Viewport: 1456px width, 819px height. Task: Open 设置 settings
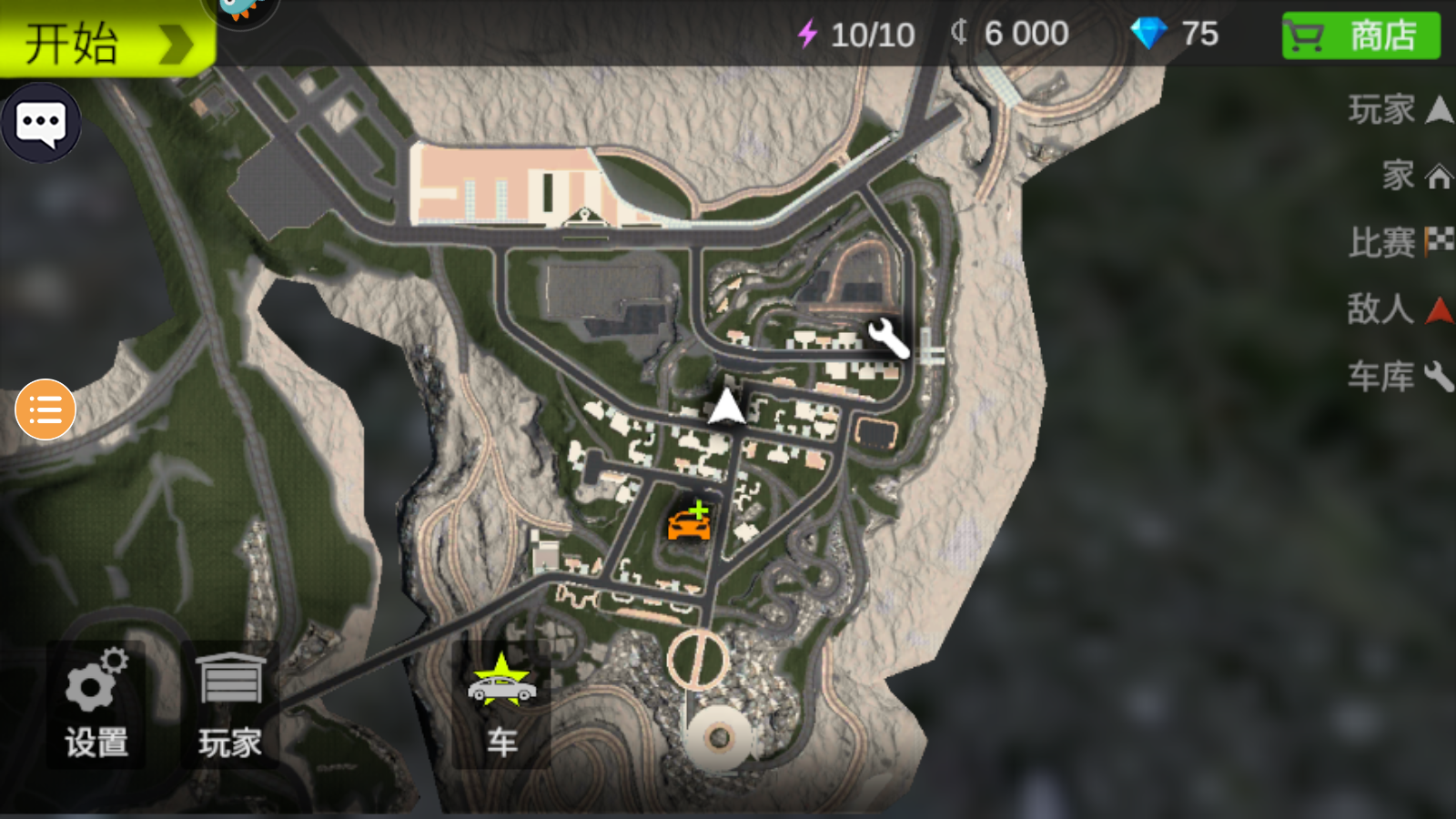(96, 705)
